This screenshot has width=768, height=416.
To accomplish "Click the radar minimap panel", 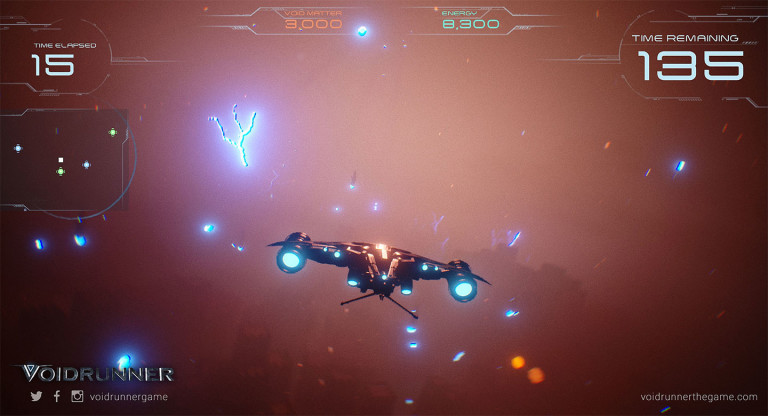I will [64, 158].
